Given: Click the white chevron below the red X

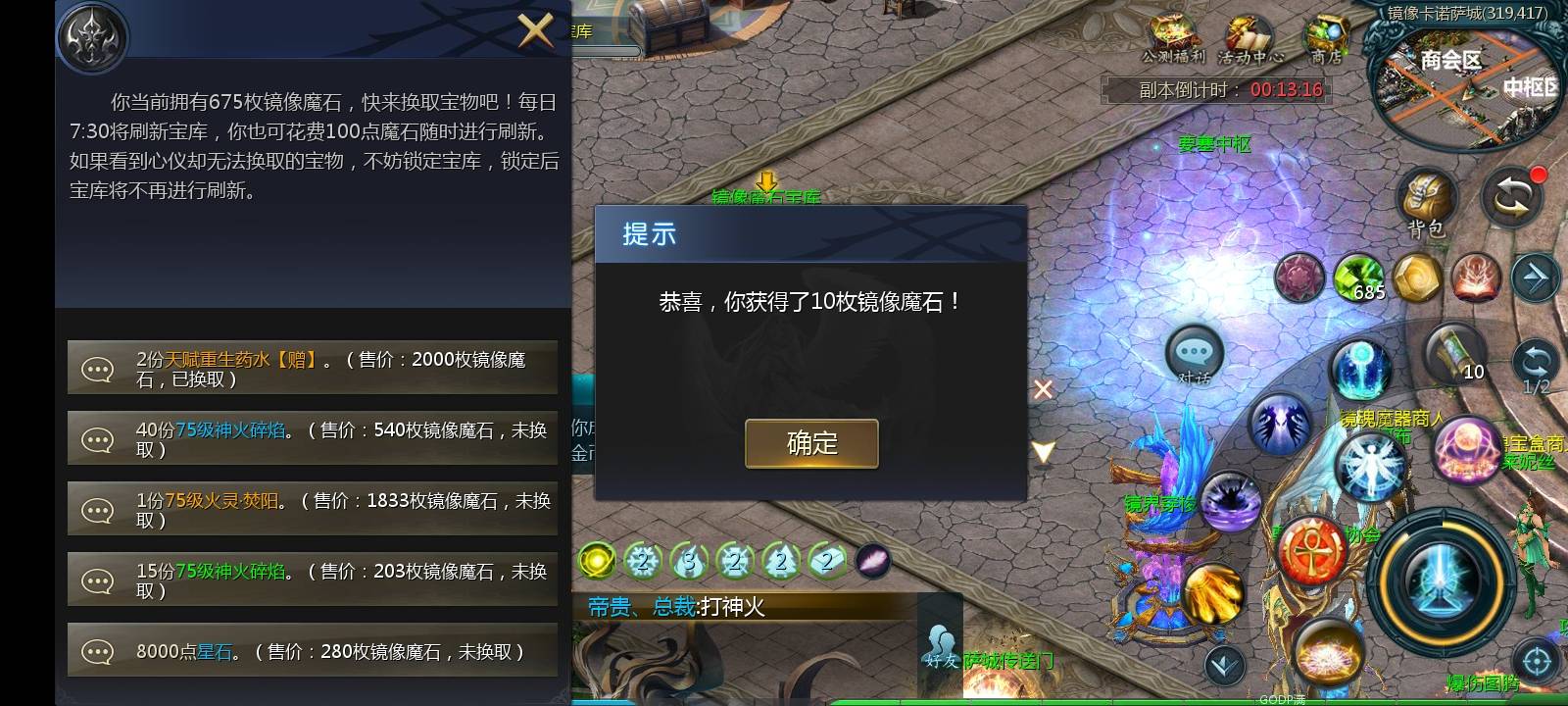Looking at the screenshot, I should [1044, 451].
